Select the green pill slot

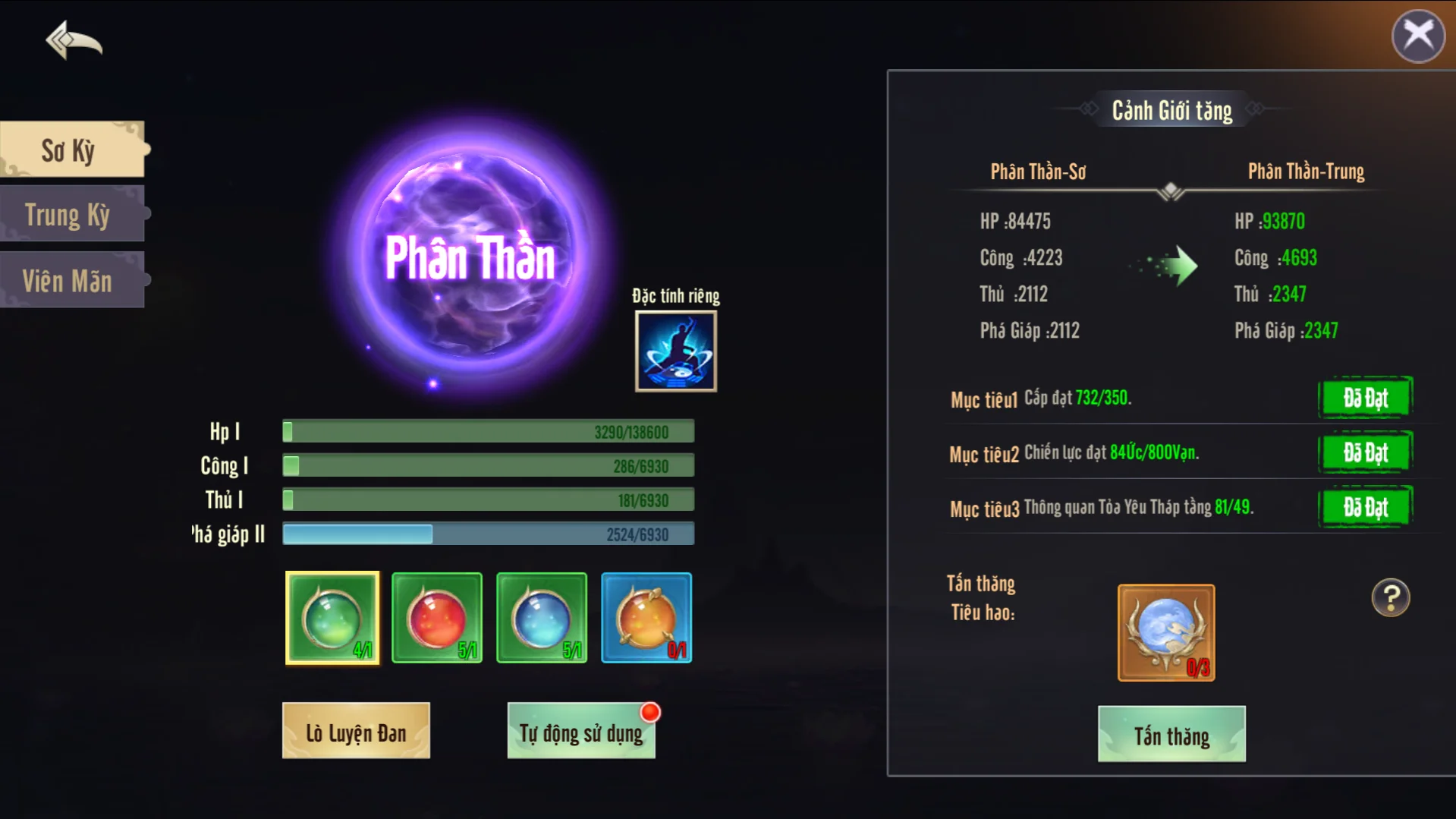332,618
